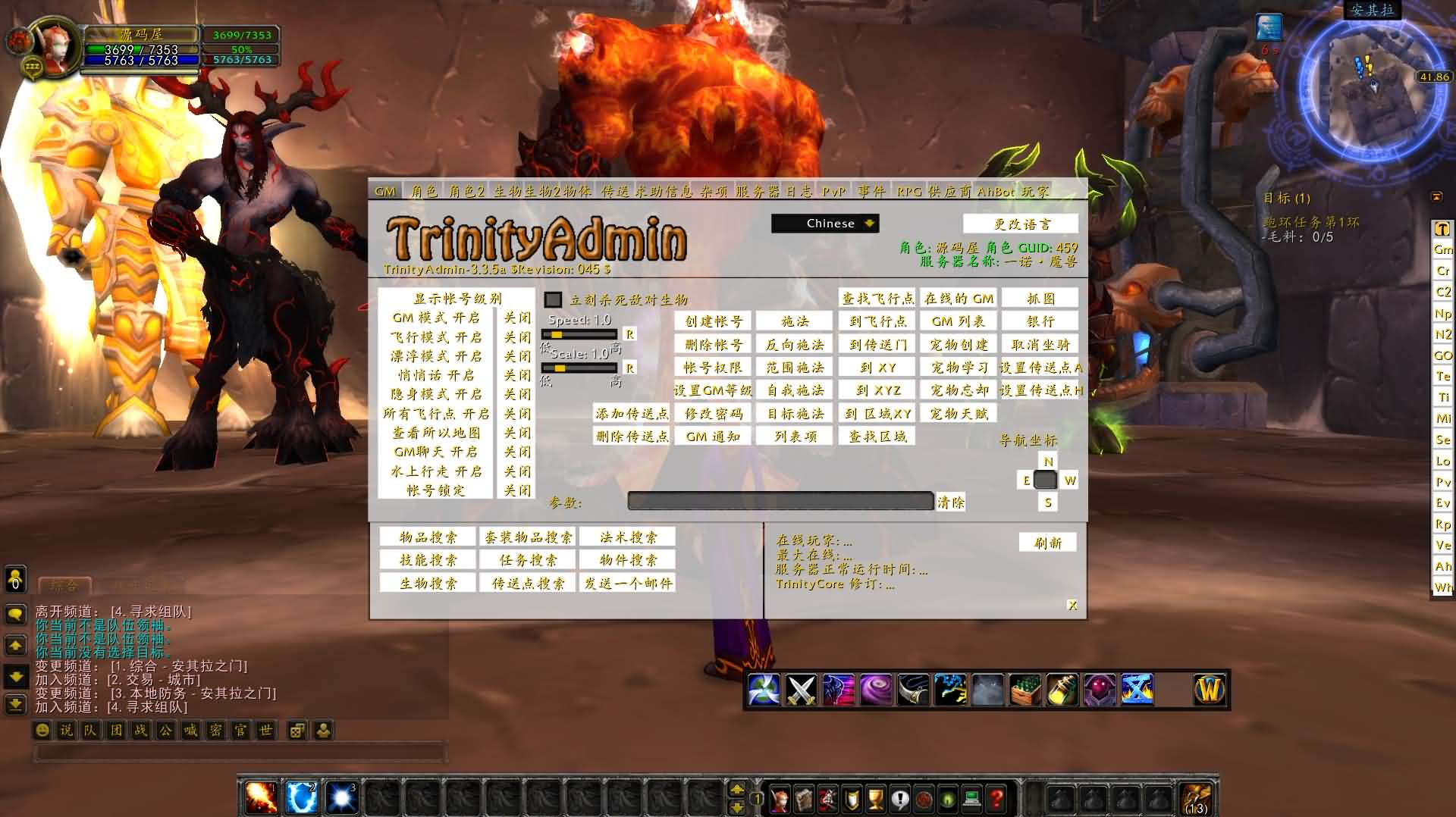The width and height of the screenshot is (1456, 817).
Task: Turn on GM 模式 开启
Action: [436, 318]
